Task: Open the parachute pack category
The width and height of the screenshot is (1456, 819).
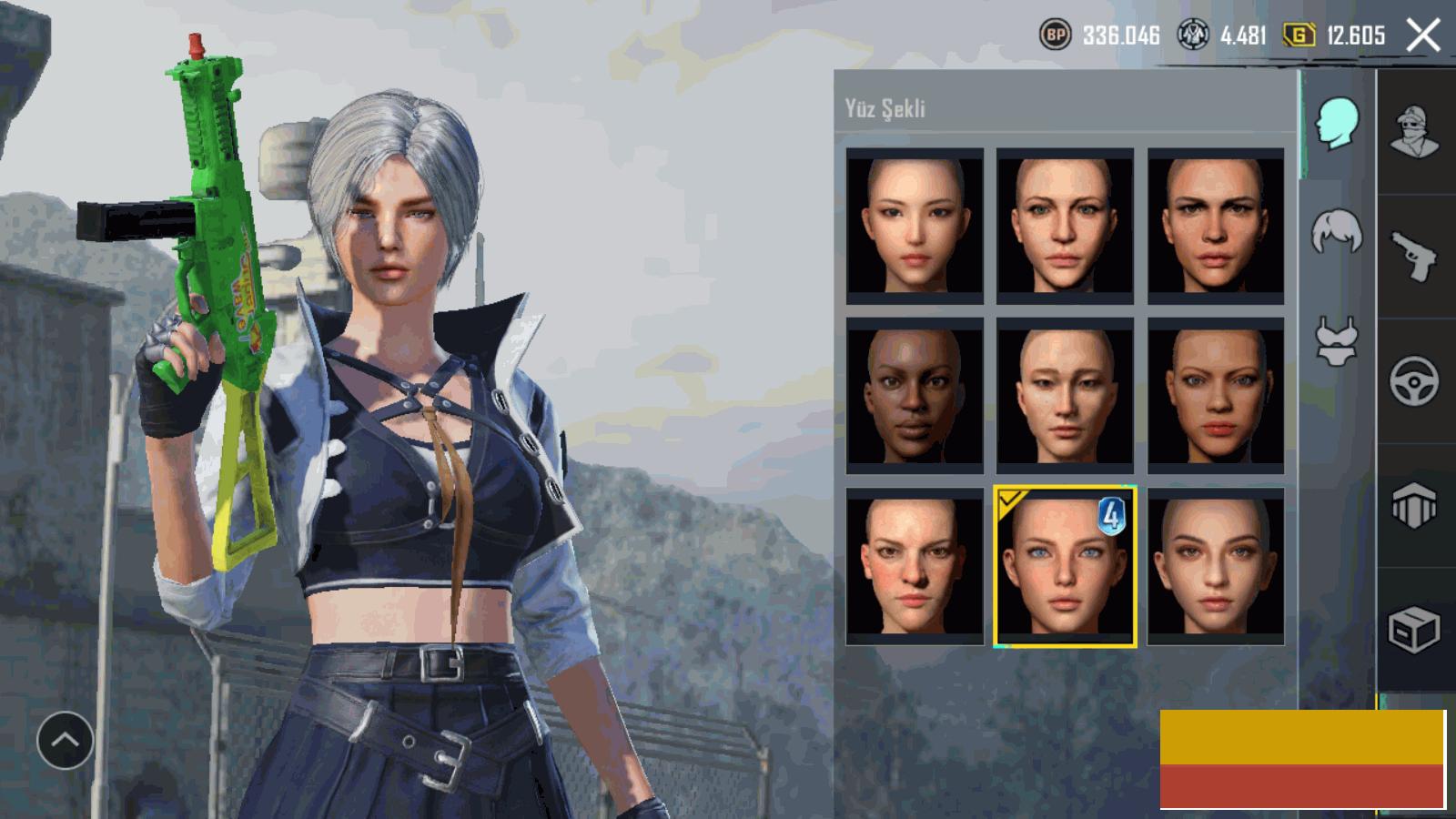Action: coord(1413,505)
